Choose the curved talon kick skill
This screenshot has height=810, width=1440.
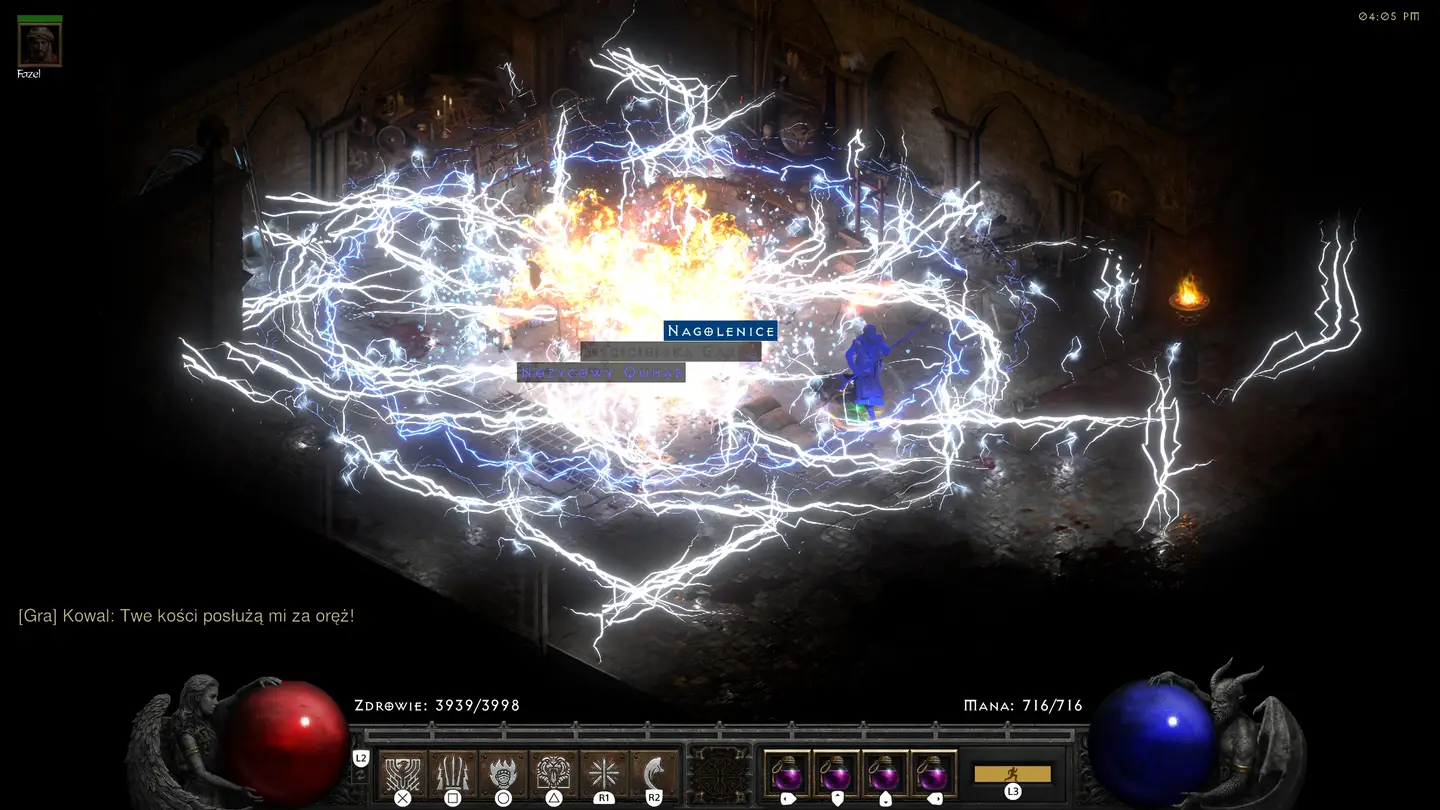(x=654, y=774)
